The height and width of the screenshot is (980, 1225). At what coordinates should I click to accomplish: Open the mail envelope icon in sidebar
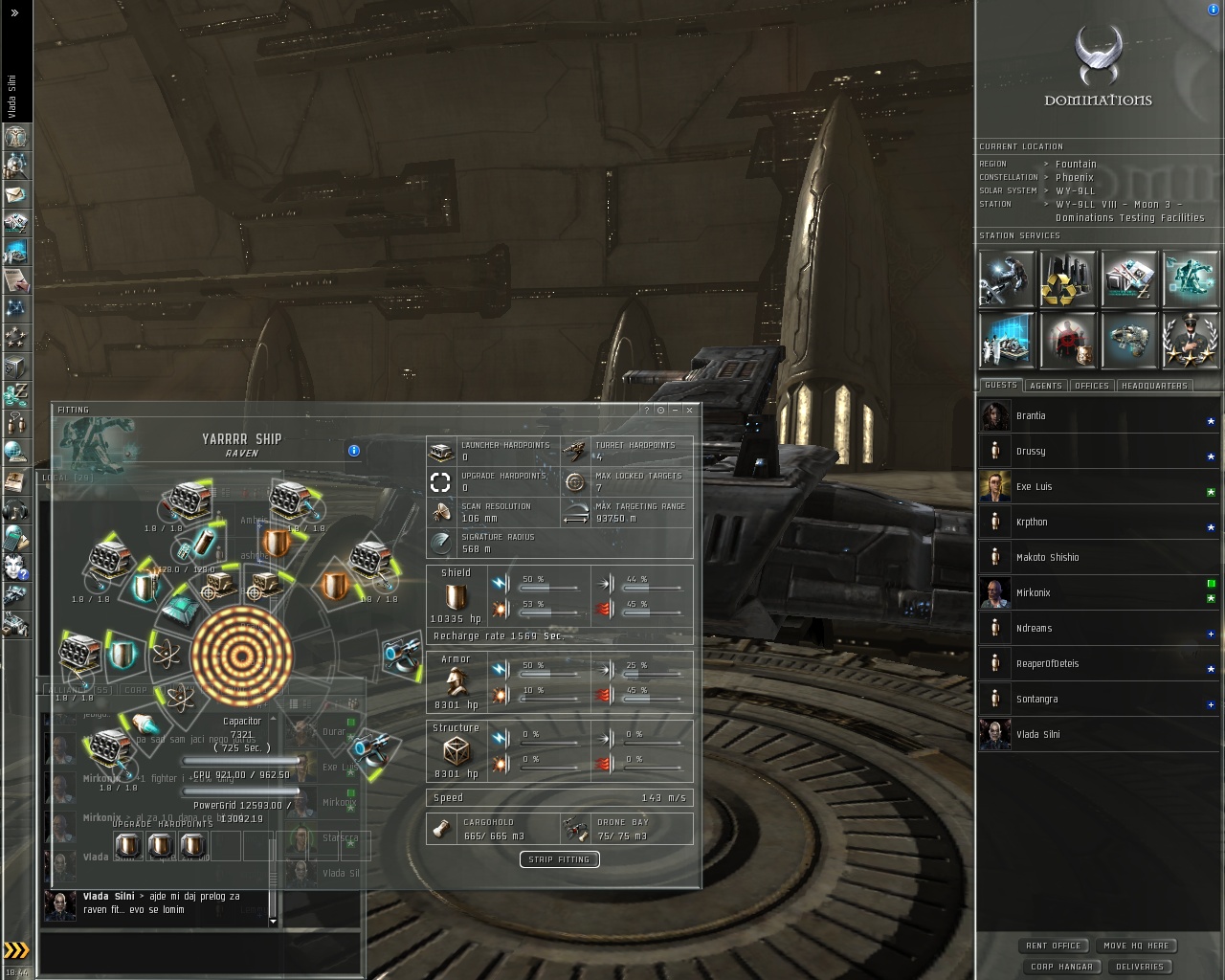(x=15, y=194)
